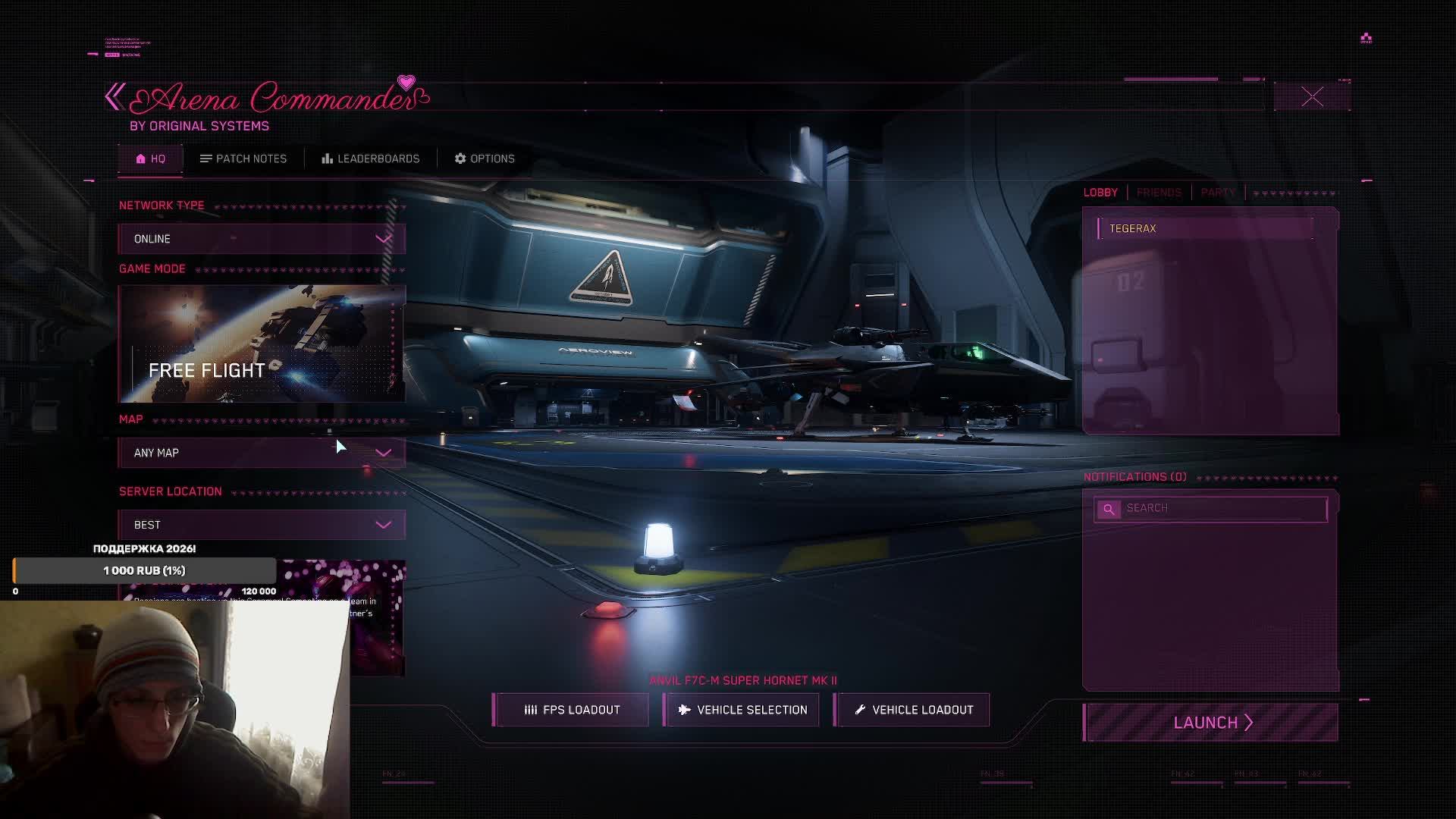Open the FPS Loadout menu
This screenshot has height=819, width=1456.
click(x=572, y=710)
